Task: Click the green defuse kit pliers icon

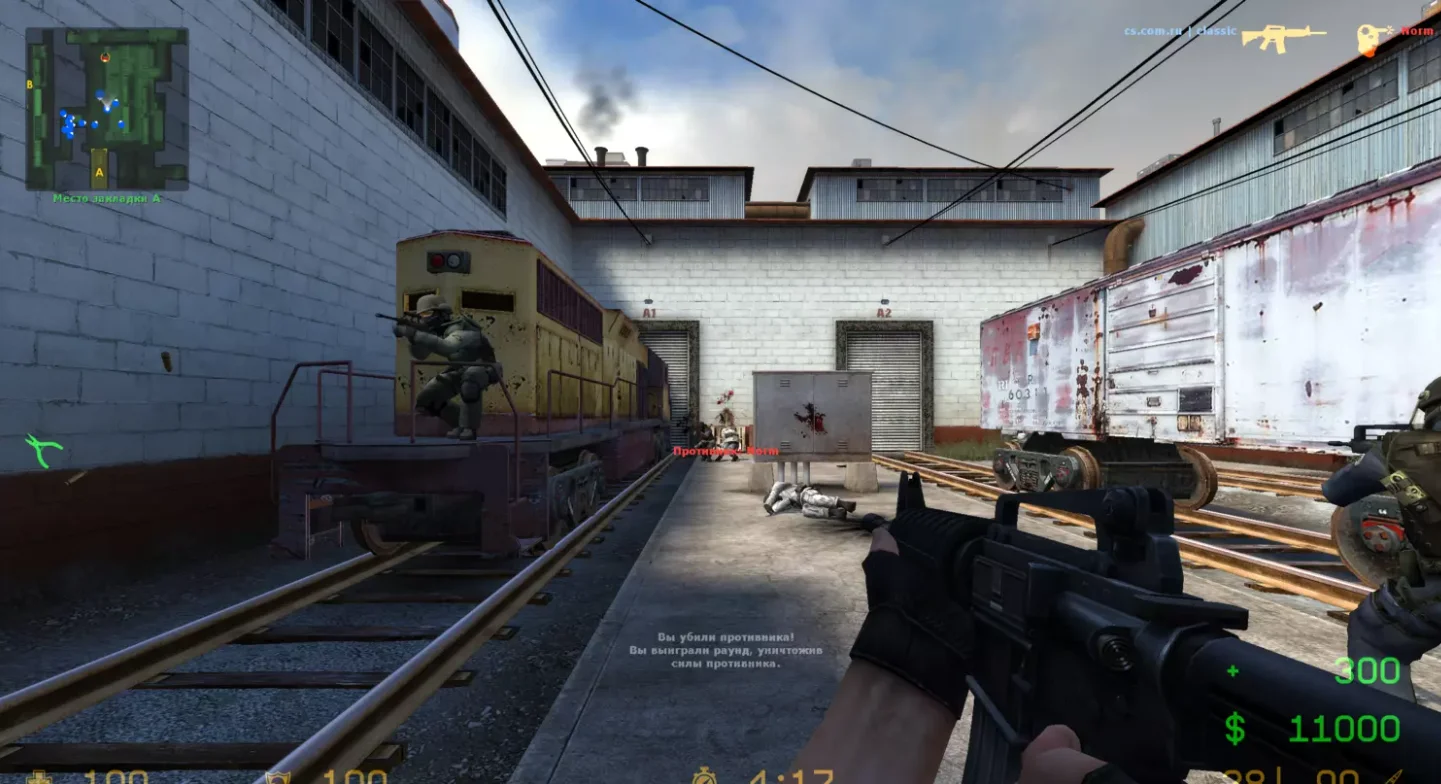Action: pos(43,450)
